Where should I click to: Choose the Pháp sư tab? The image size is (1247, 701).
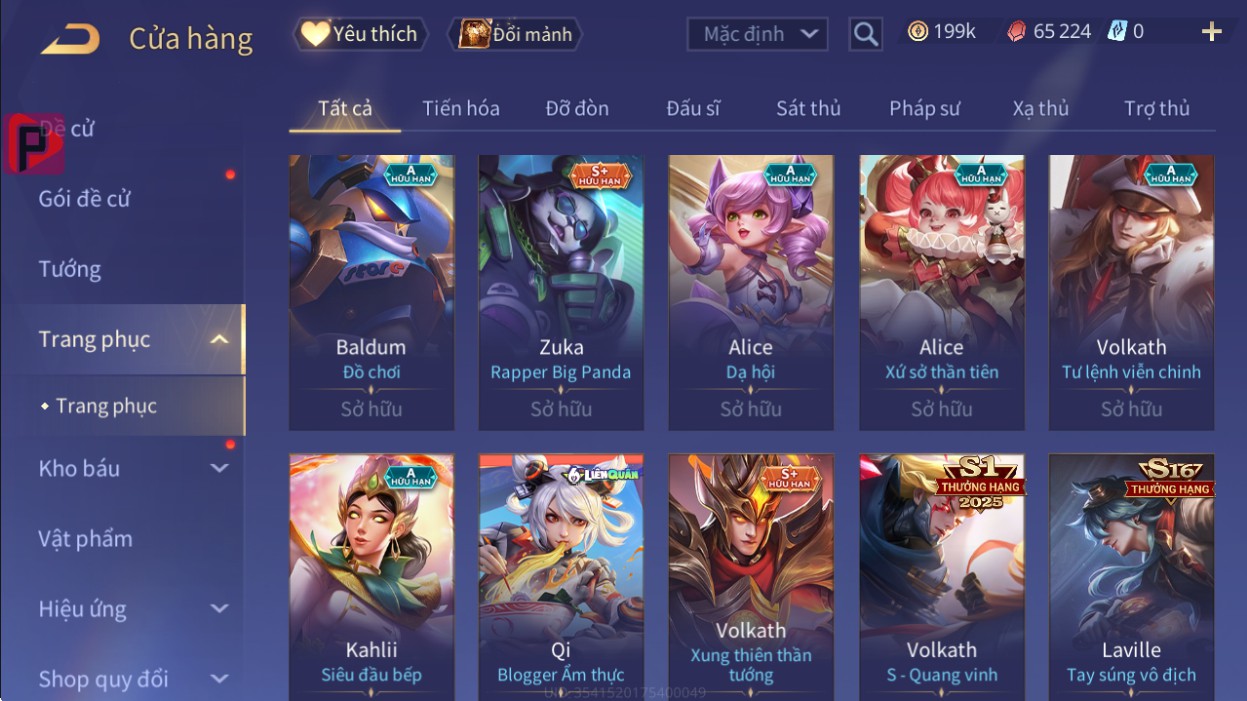pyautogui.click(x=924, y=108)
